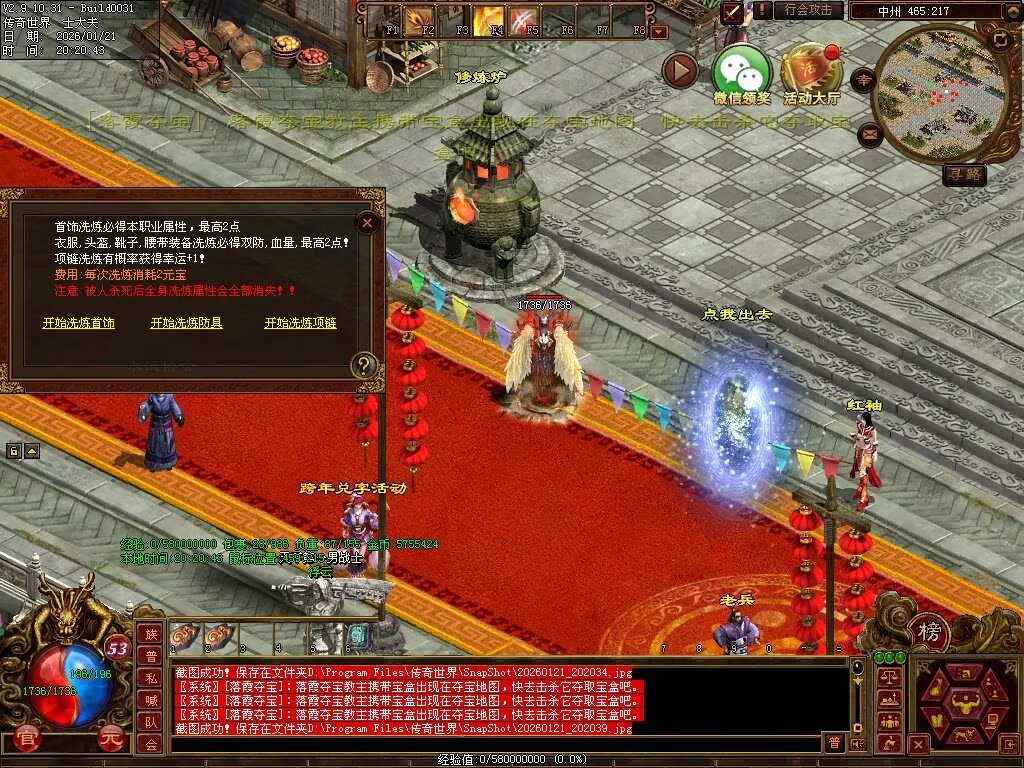Switch chat to the 私 private channel
Screen dimensions: 1024x768
(x=150, y=678)
